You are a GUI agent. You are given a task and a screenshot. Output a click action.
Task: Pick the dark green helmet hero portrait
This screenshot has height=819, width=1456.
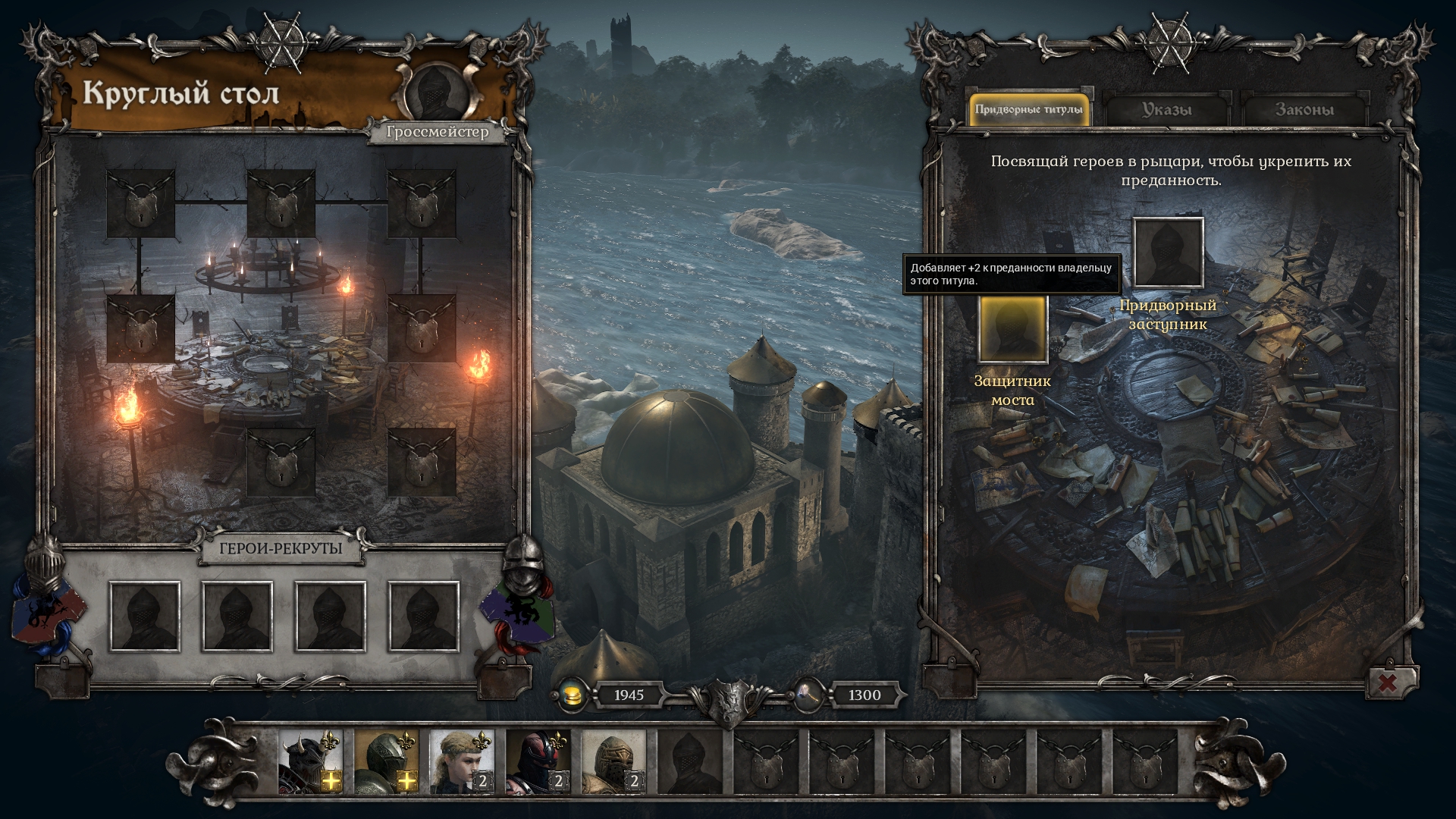[x=386, y=761]
